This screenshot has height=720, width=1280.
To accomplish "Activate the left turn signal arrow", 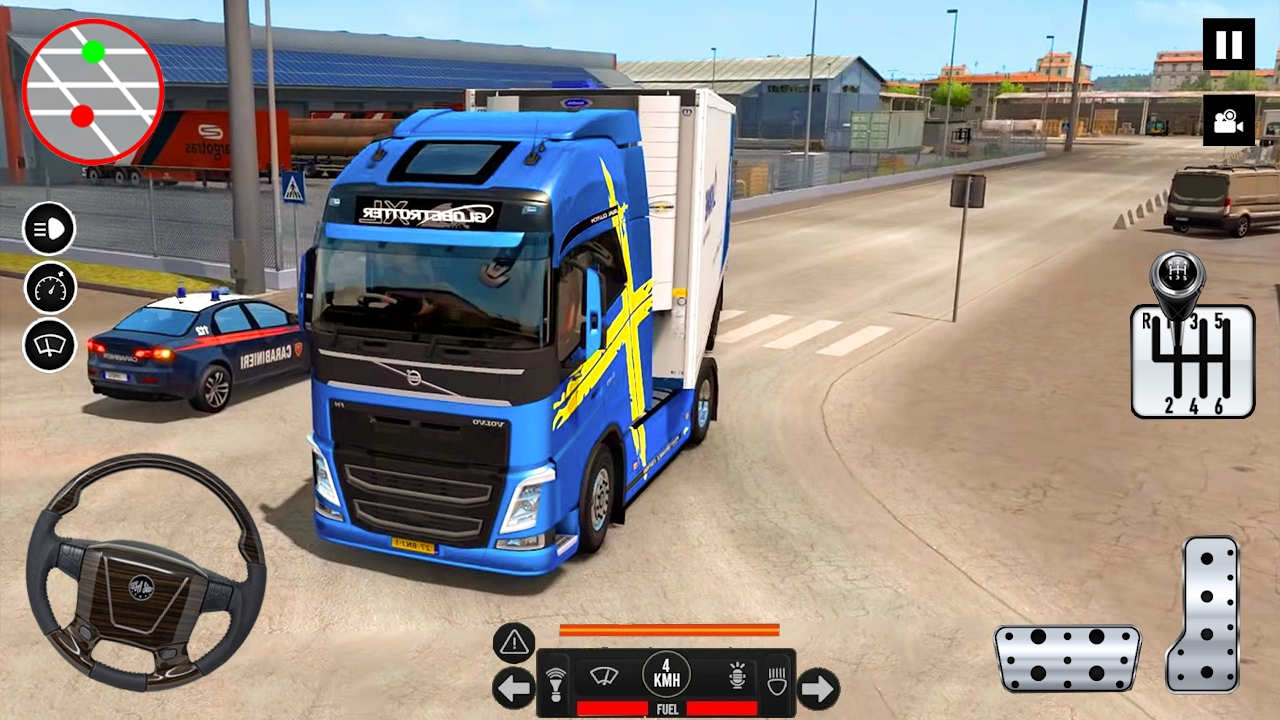I will [x=514, y=688].
